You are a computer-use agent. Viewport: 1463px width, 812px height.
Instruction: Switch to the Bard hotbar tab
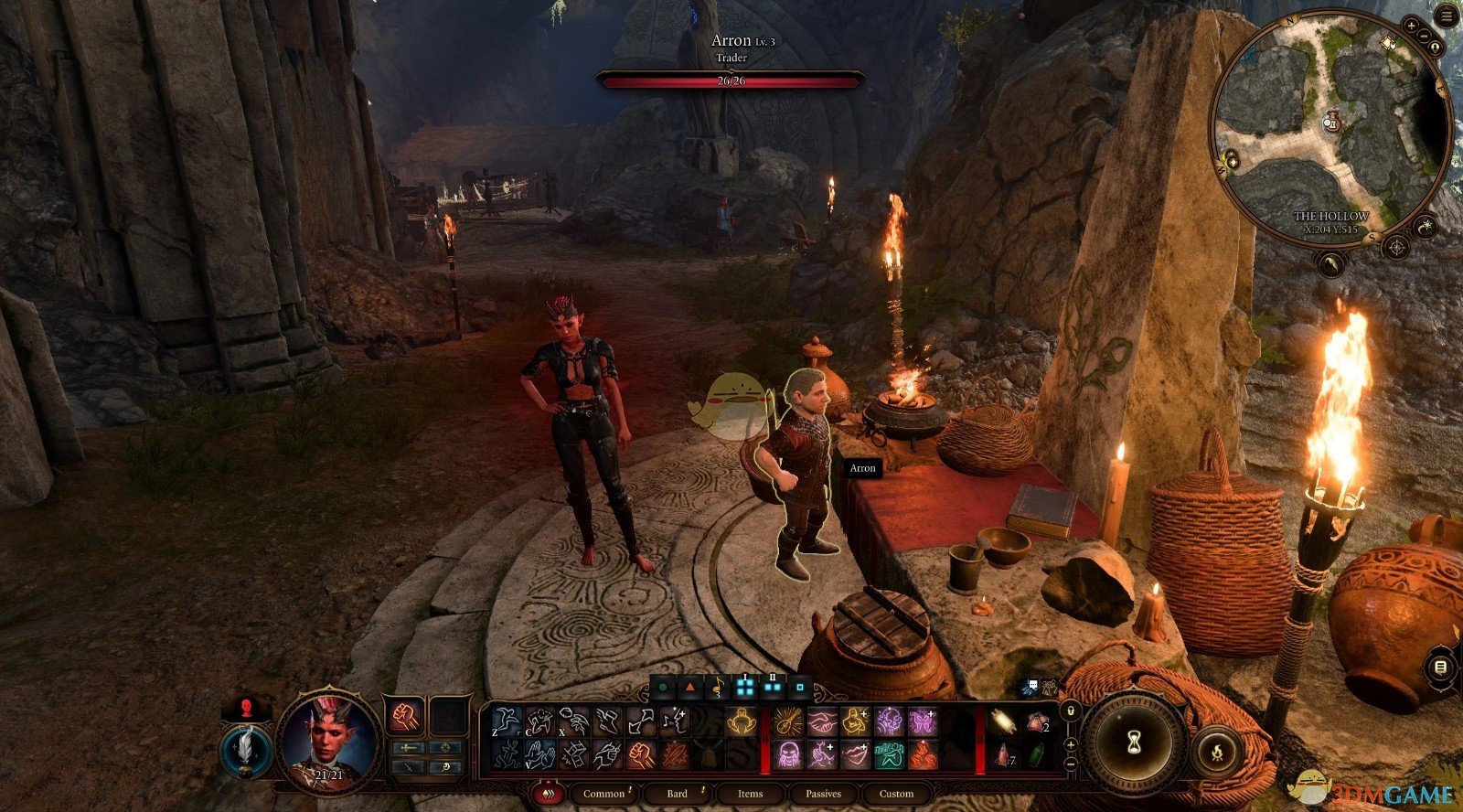(677, 794)
